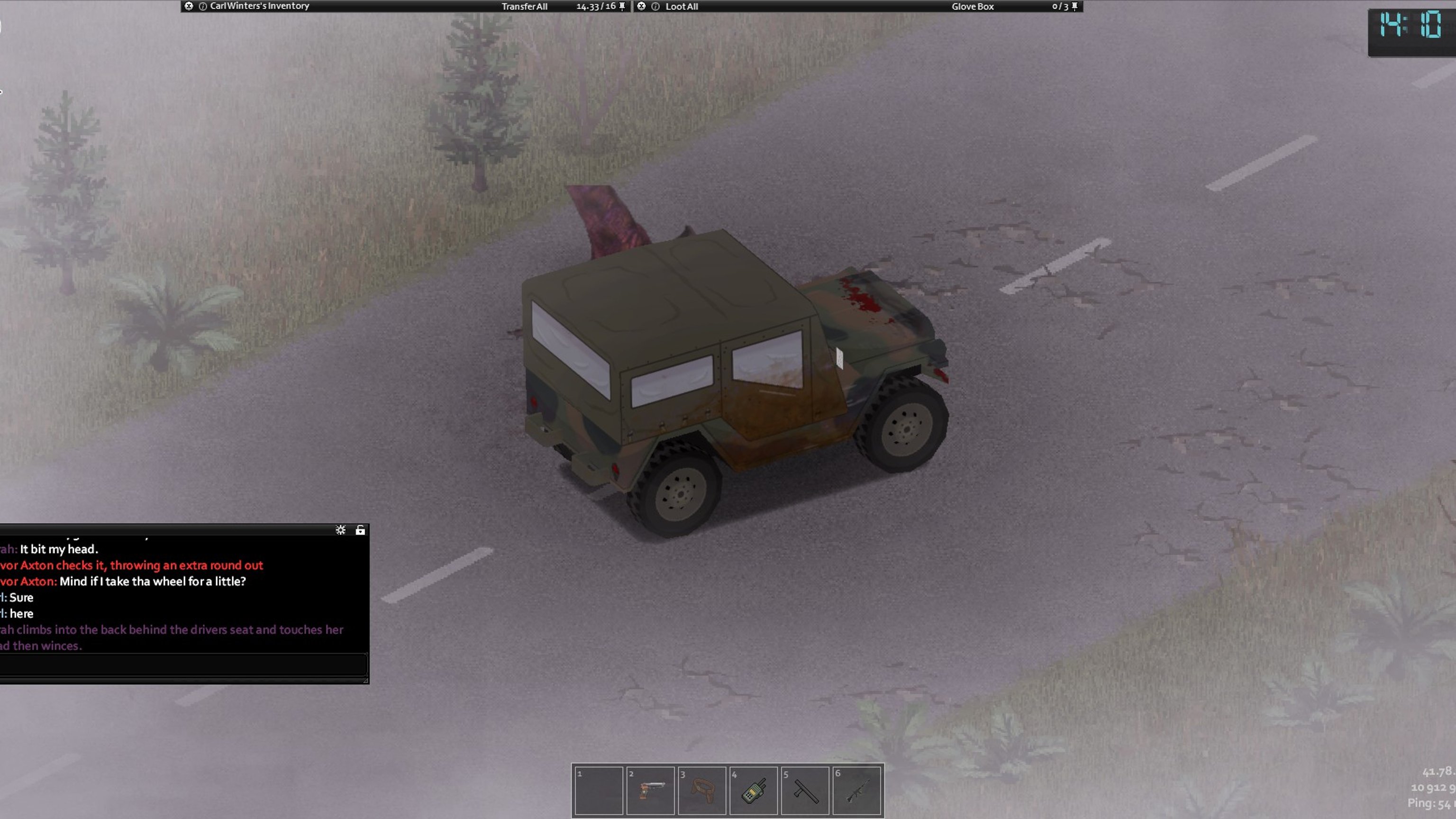The width and height of the screenshot is (1456, 819).
Task: Select the pistol in hotbar slot 2
Action: tap(650, 791)
